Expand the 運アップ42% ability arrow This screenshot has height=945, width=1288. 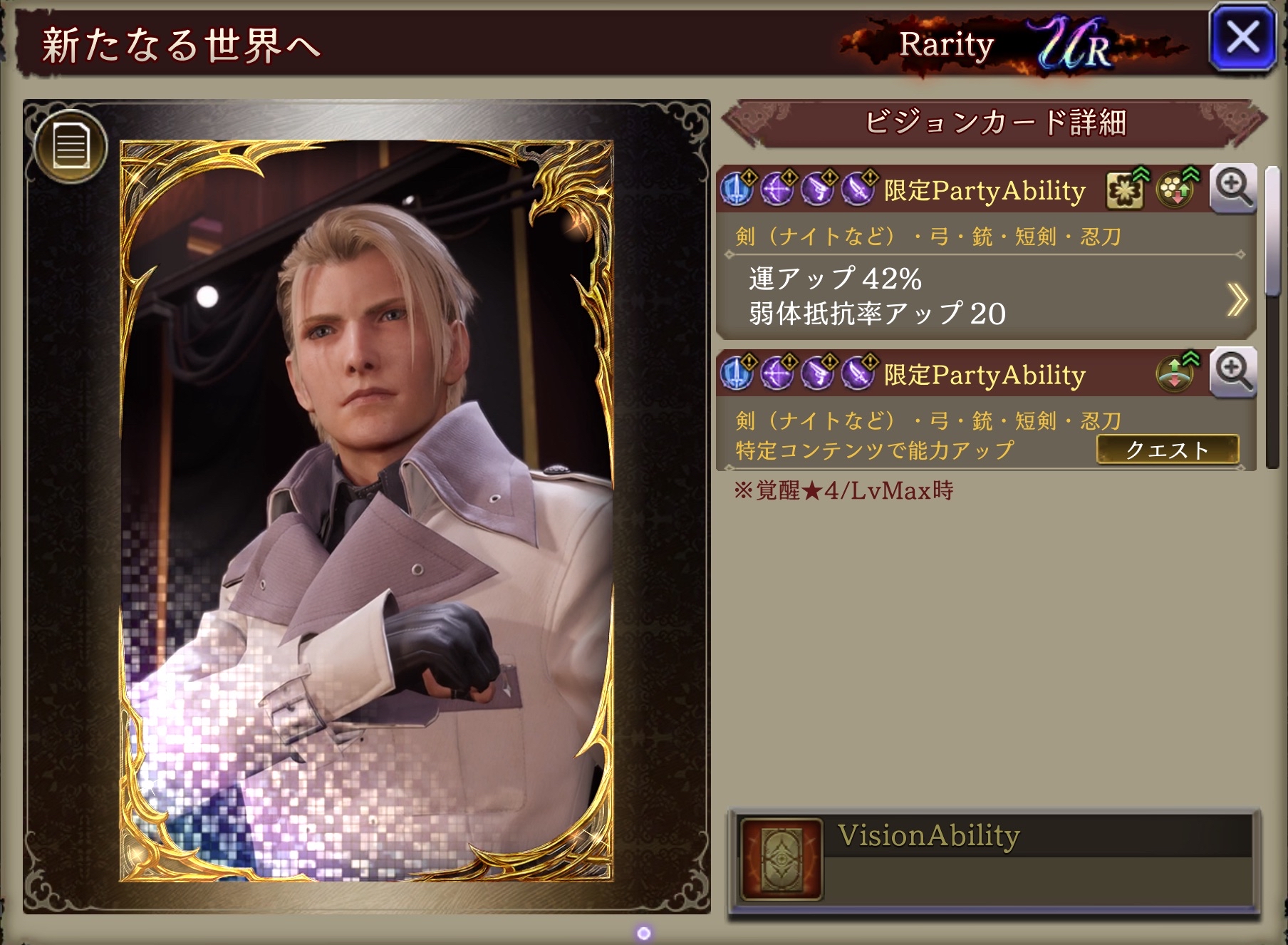(1237, 299)
